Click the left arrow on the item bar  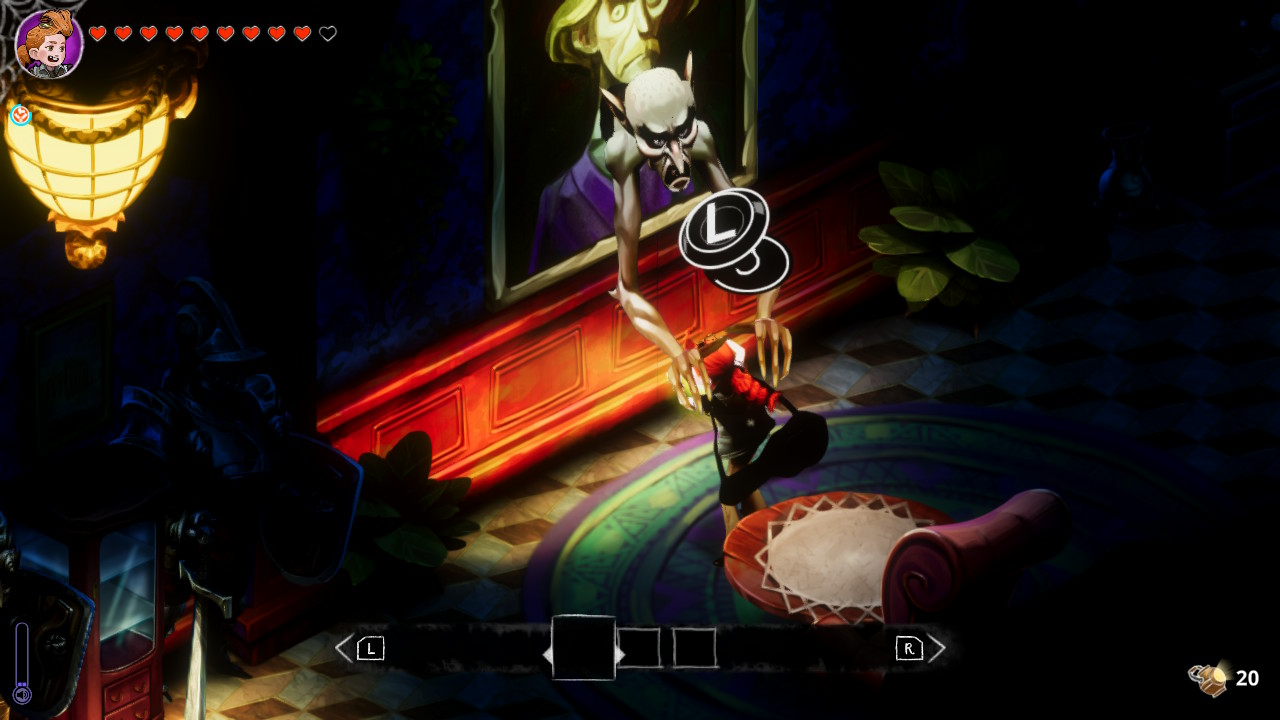(x=343, y=649)
